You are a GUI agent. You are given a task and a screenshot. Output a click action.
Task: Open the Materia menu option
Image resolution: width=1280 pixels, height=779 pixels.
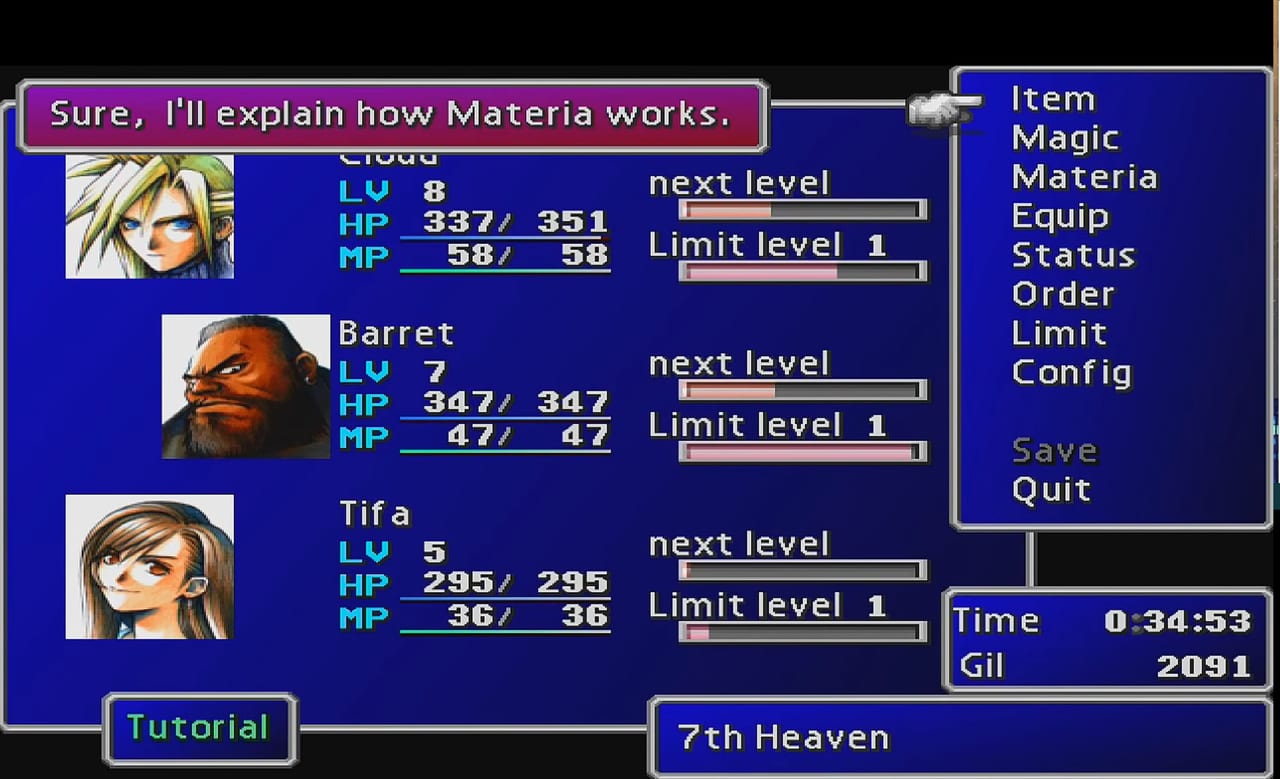pyautogui.click(x=1085, y=176)
